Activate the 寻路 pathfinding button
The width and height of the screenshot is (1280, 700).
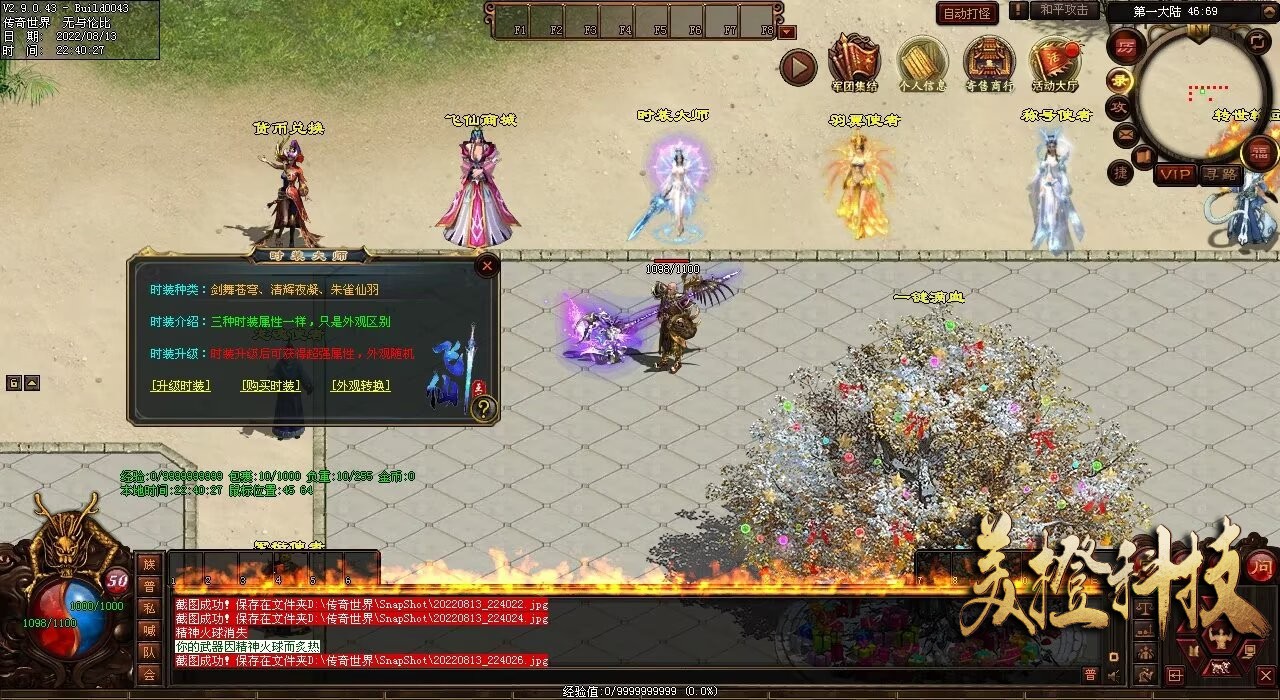[x=1220, y=174]
